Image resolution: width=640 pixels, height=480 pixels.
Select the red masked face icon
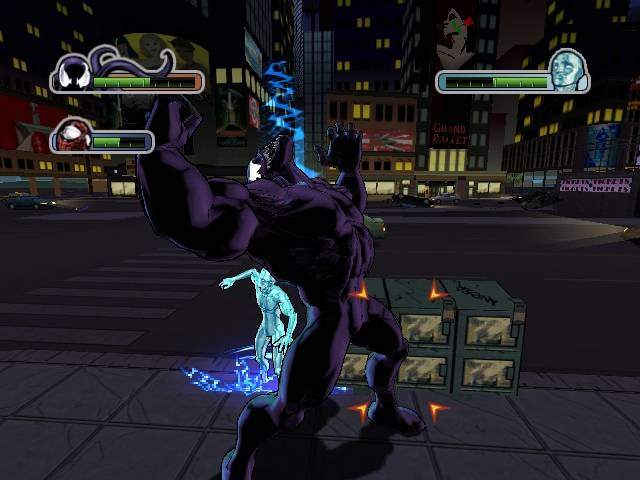72,135
